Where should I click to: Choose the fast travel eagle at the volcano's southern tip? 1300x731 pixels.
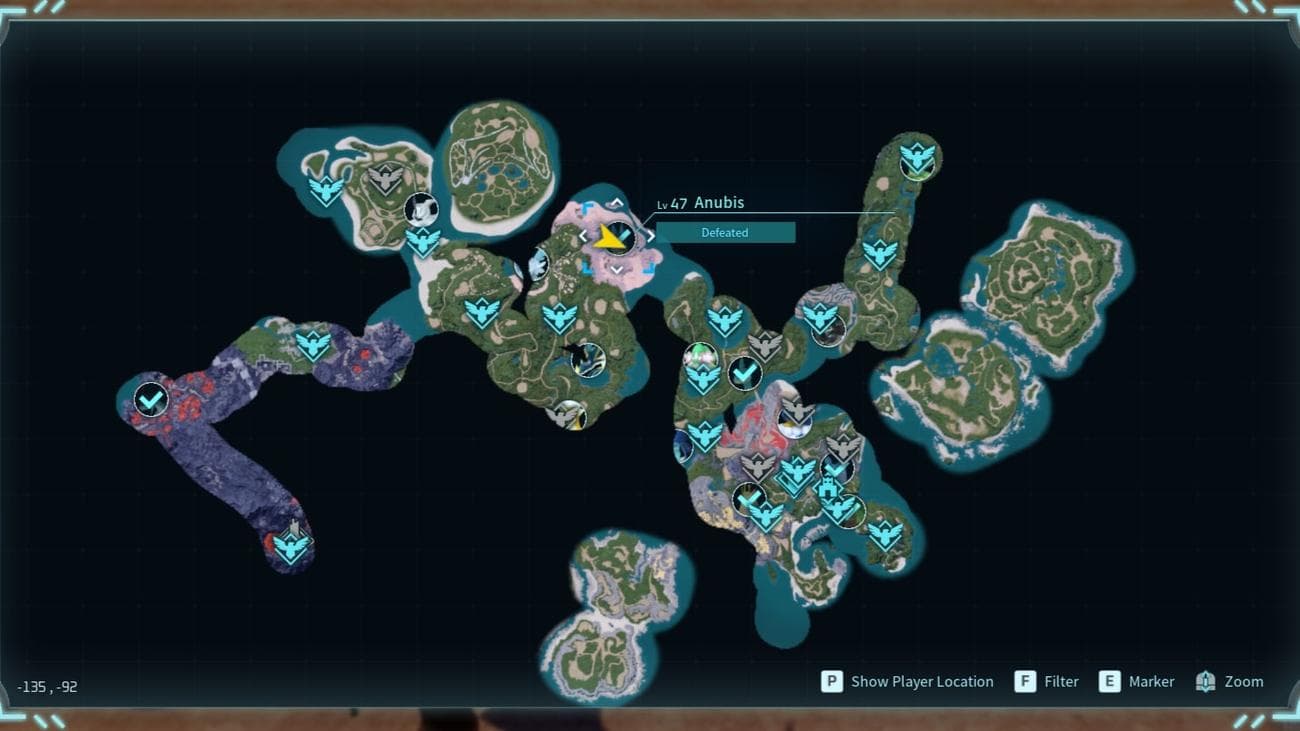[x=291, y=547]
